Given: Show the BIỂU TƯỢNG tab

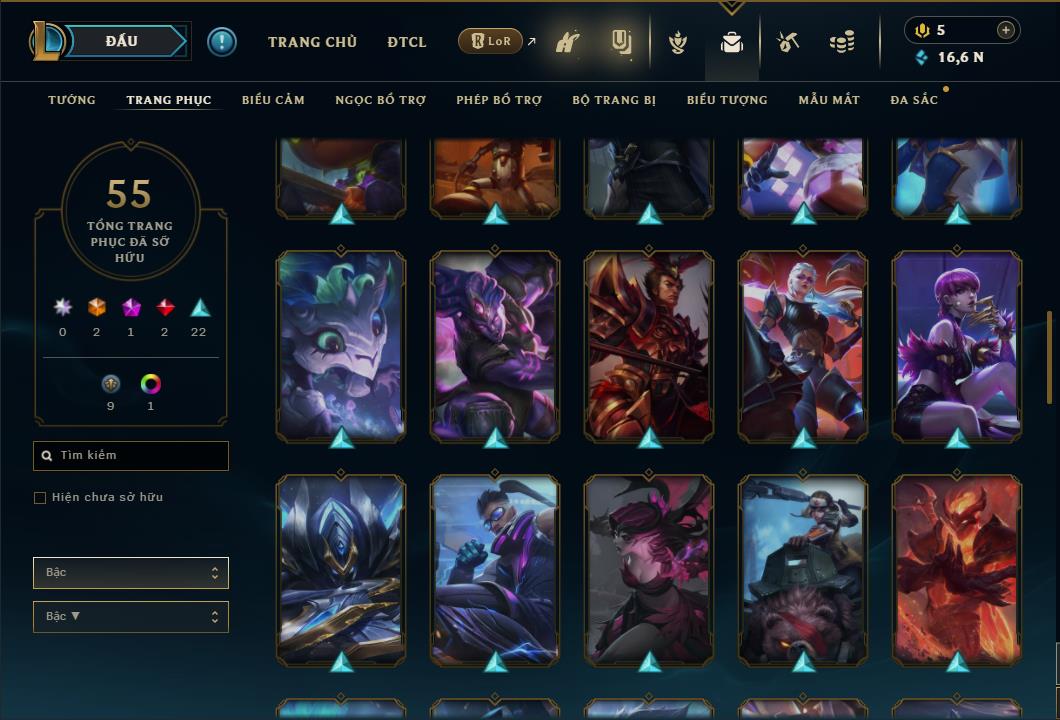Looking at the screenshot, I should [727, 100].
